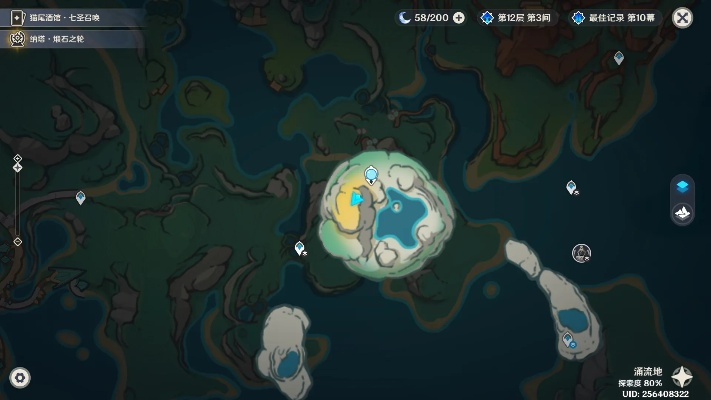Close the map screen
The height and width of the screenshot is (400, 711).
[x=683, y=17]
